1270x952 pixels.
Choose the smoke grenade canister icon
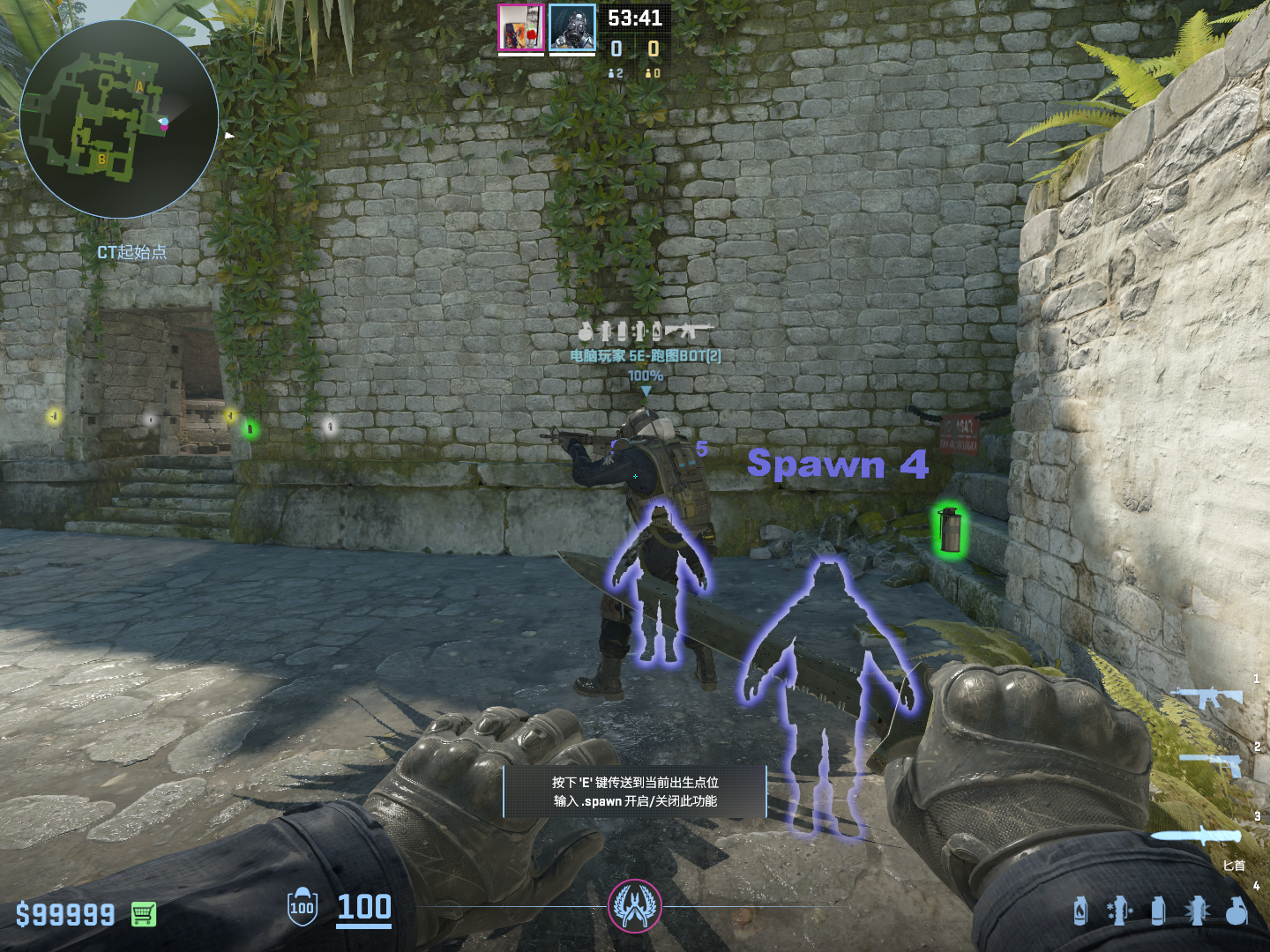point(1158,911)
